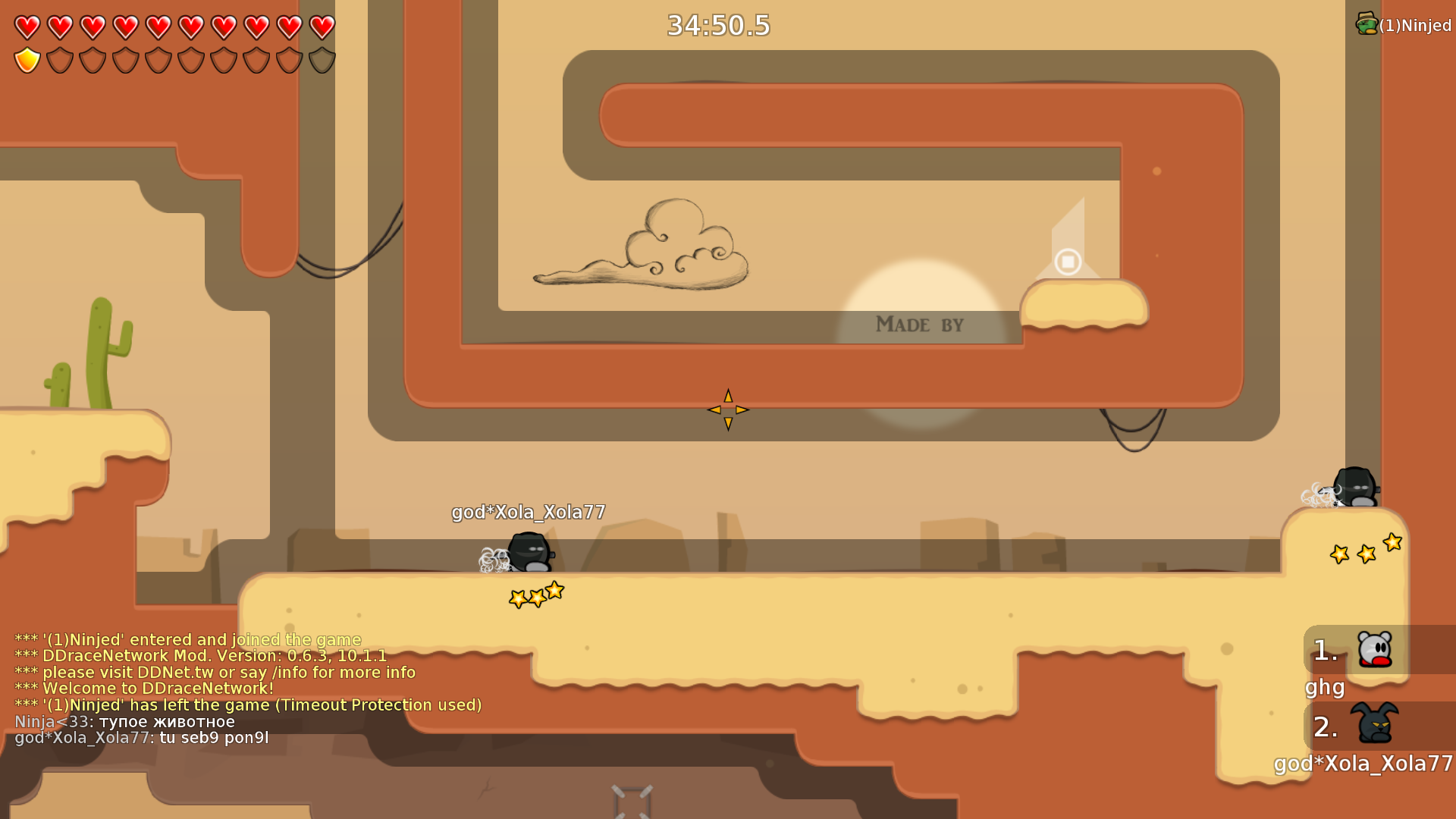Toggle the last empty shield in the armor row

point(322,60)
